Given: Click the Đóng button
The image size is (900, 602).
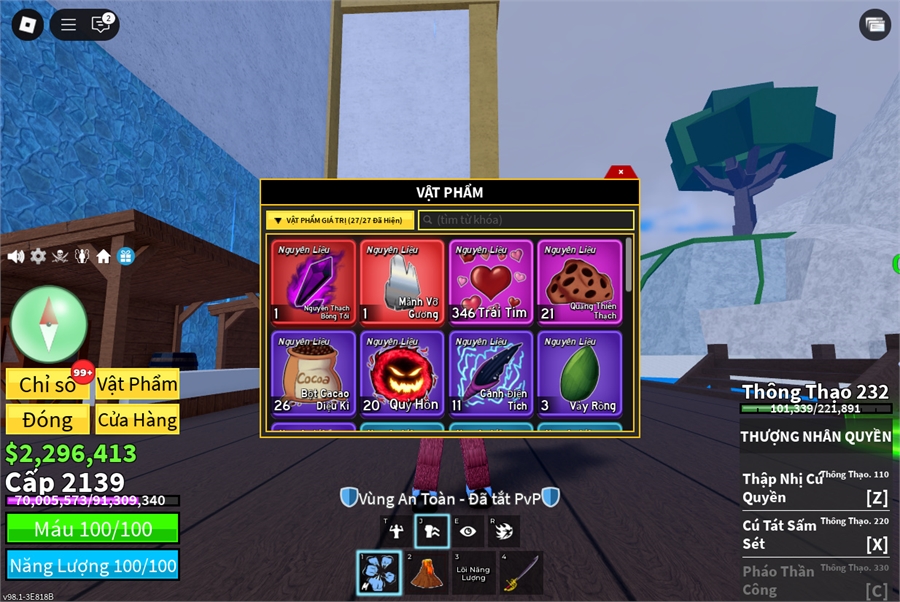Looking at the screenshot, I should point(48,420).
